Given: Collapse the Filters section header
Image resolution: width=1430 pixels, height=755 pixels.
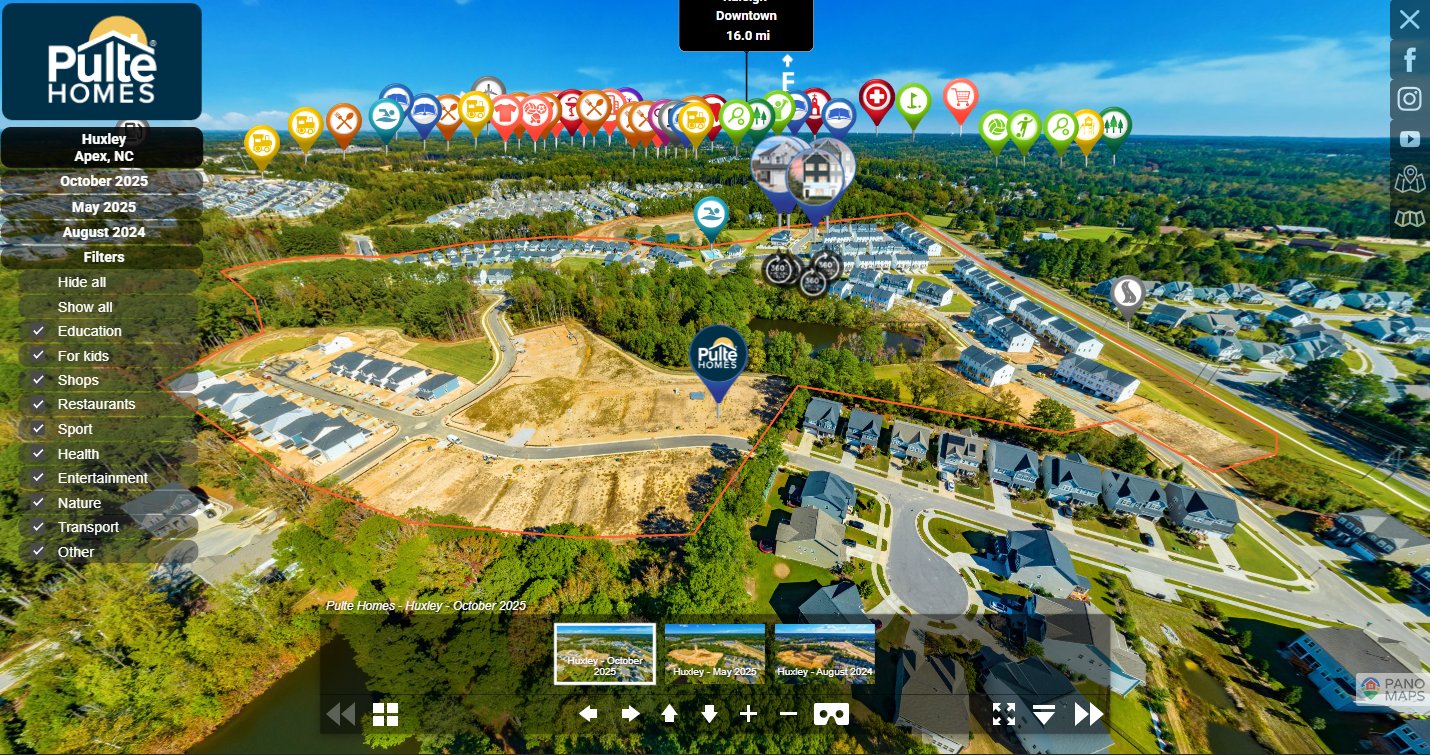Looking at the screenshot, I should pyautogui.click(x=103, y=257).
